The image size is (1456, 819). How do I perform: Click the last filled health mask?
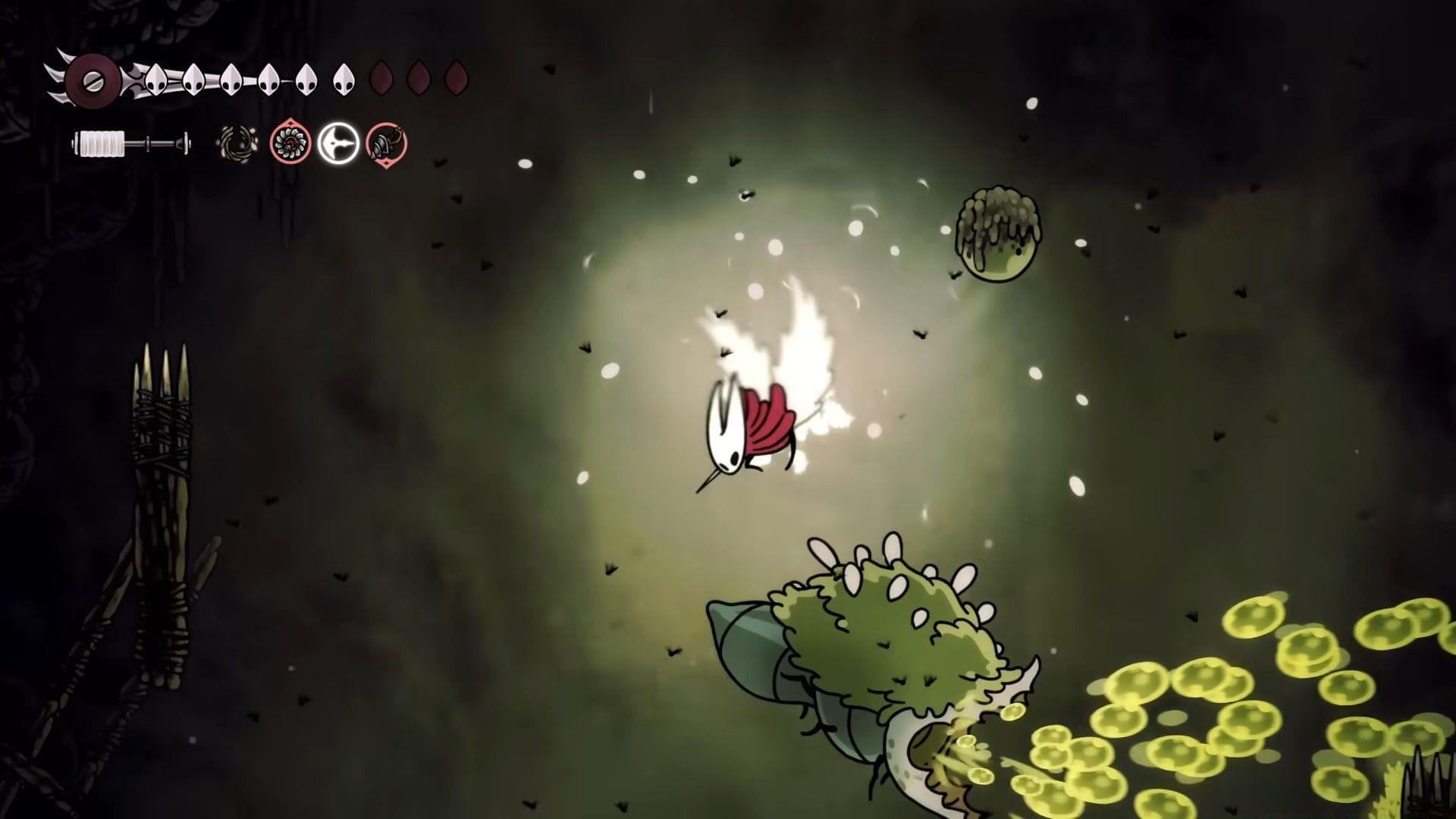345,80
